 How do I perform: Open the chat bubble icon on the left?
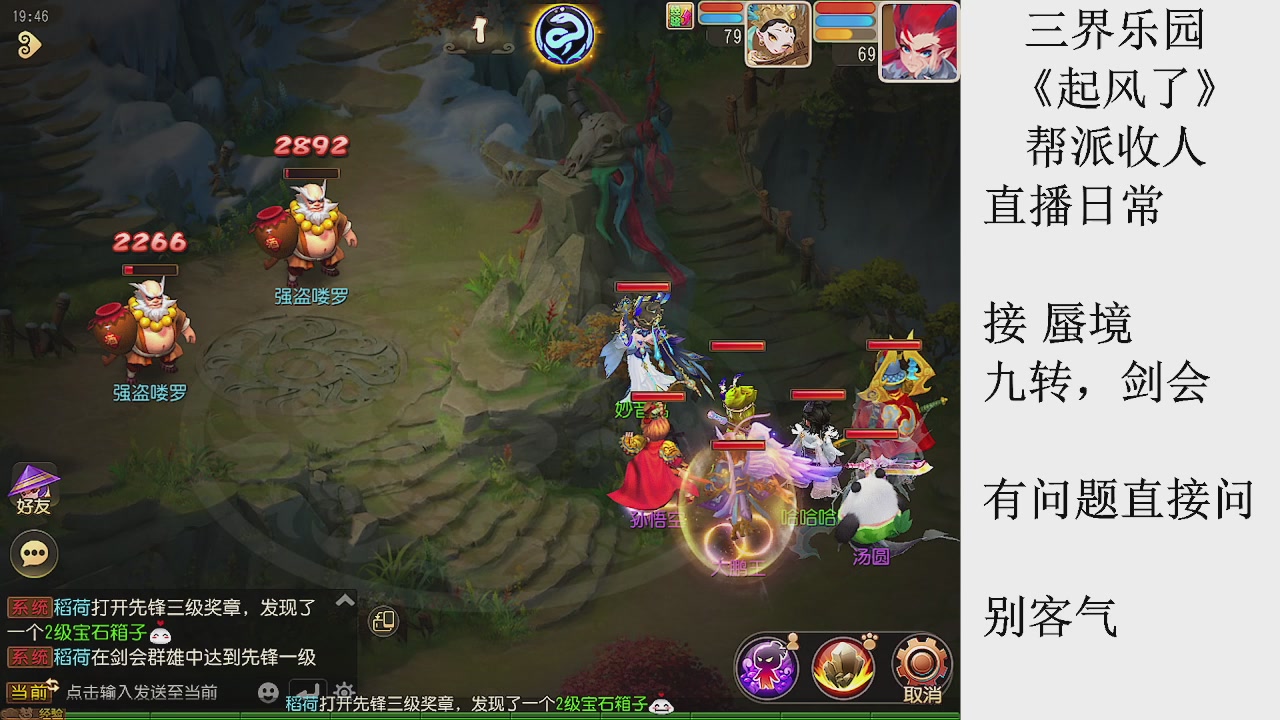33,553
